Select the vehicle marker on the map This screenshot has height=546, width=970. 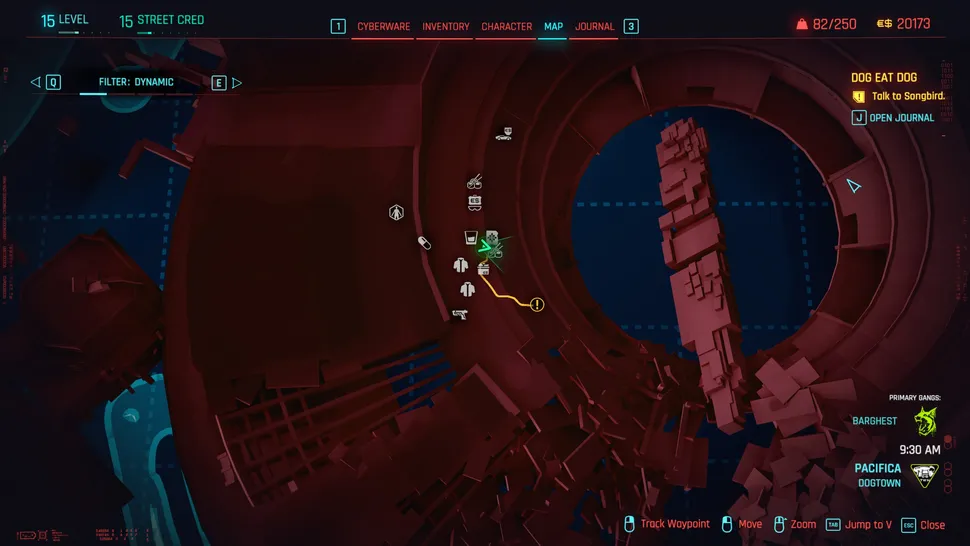(x=504, y=134)
